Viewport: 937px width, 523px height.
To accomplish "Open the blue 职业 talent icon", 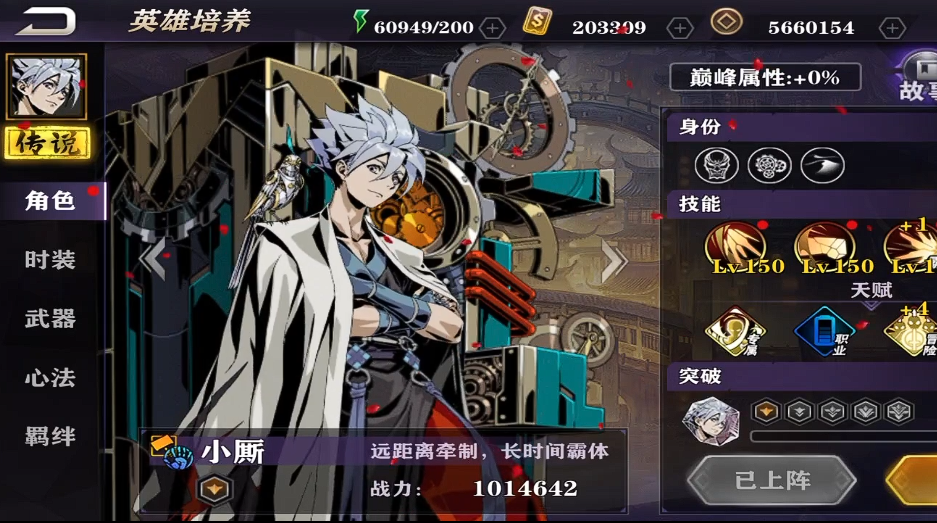I will point(824,332).
